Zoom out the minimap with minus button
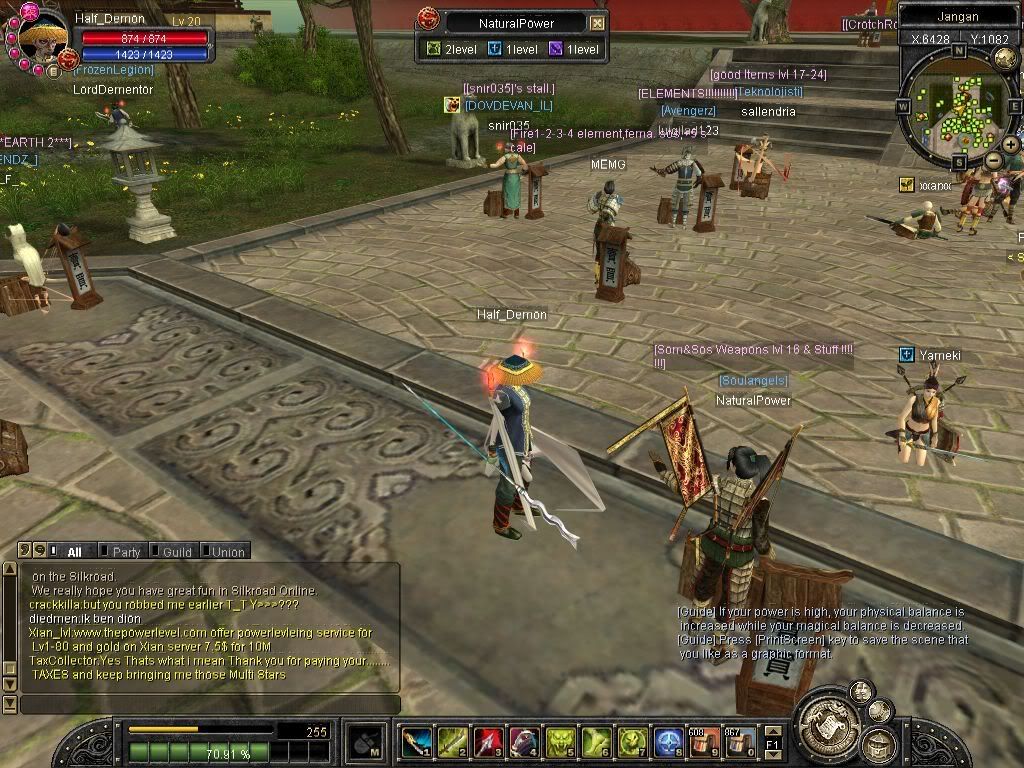Image resolution: width=1024 pixels, height=768 pixels. point(993,160)
